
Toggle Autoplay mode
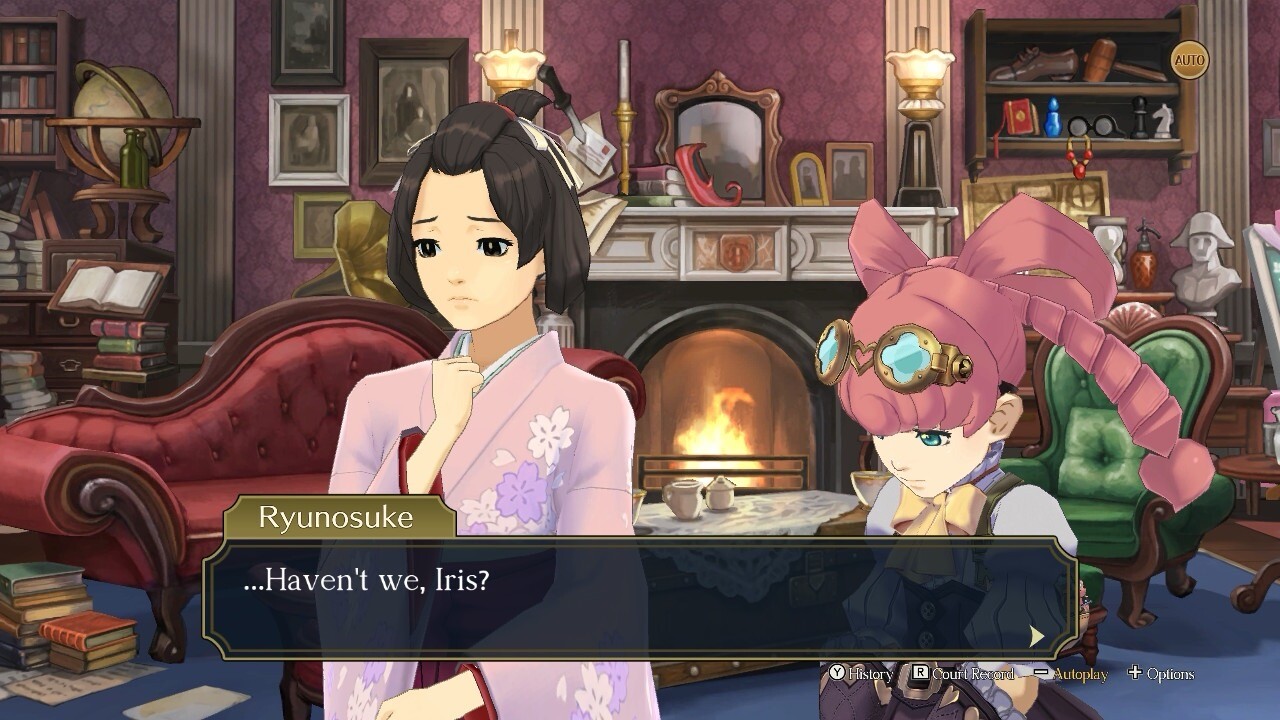coord(1072,674)
